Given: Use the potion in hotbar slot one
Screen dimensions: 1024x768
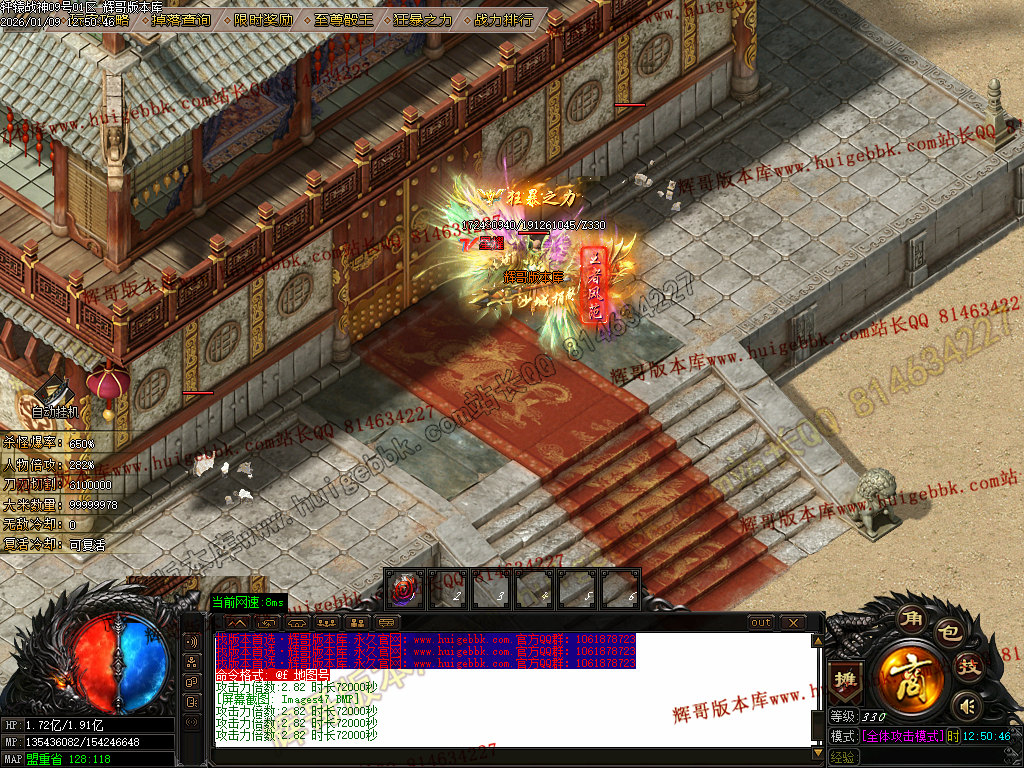Looking at the screenshot, I should point(404,590).
